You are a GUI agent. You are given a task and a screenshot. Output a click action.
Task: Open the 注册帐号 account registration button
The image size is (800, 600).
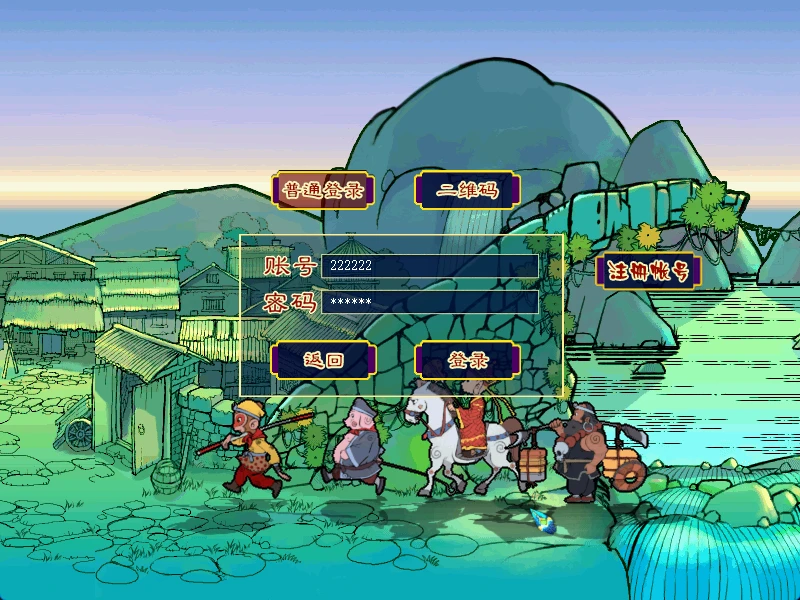tap(648, 271)
